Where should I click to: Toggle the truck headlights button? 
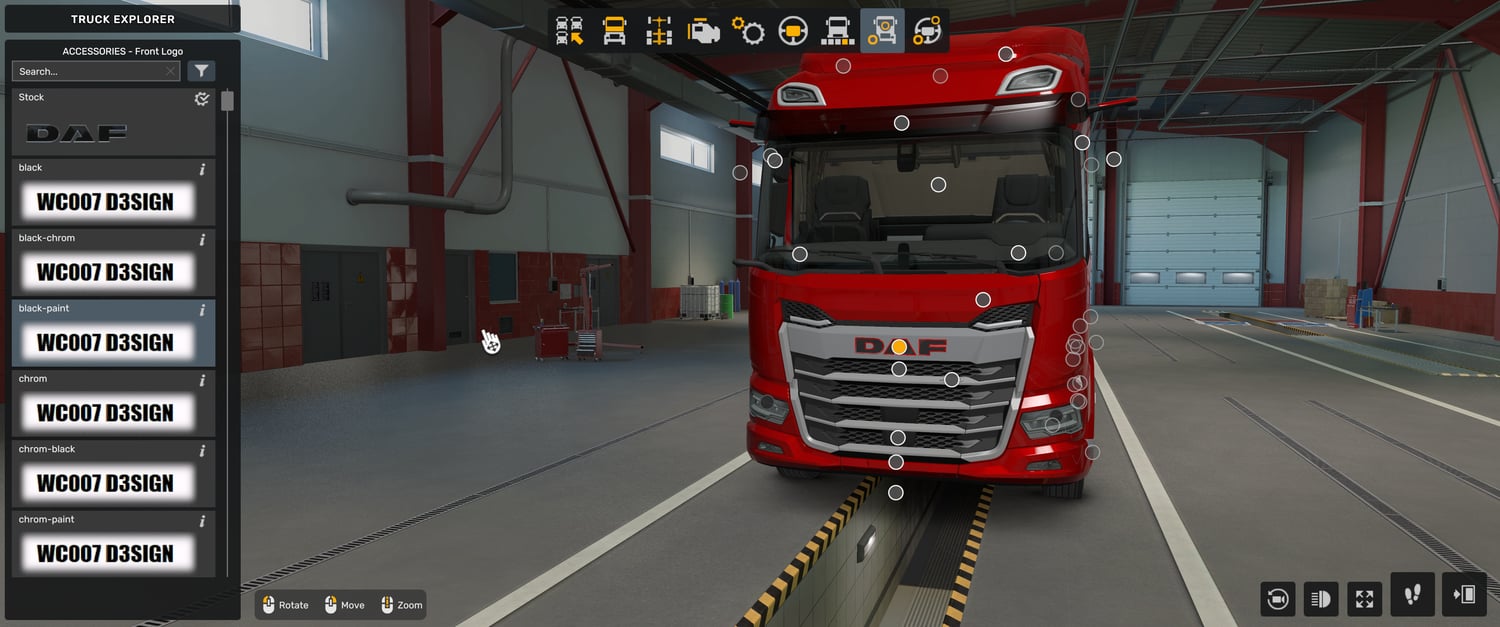click(1321, 599)
